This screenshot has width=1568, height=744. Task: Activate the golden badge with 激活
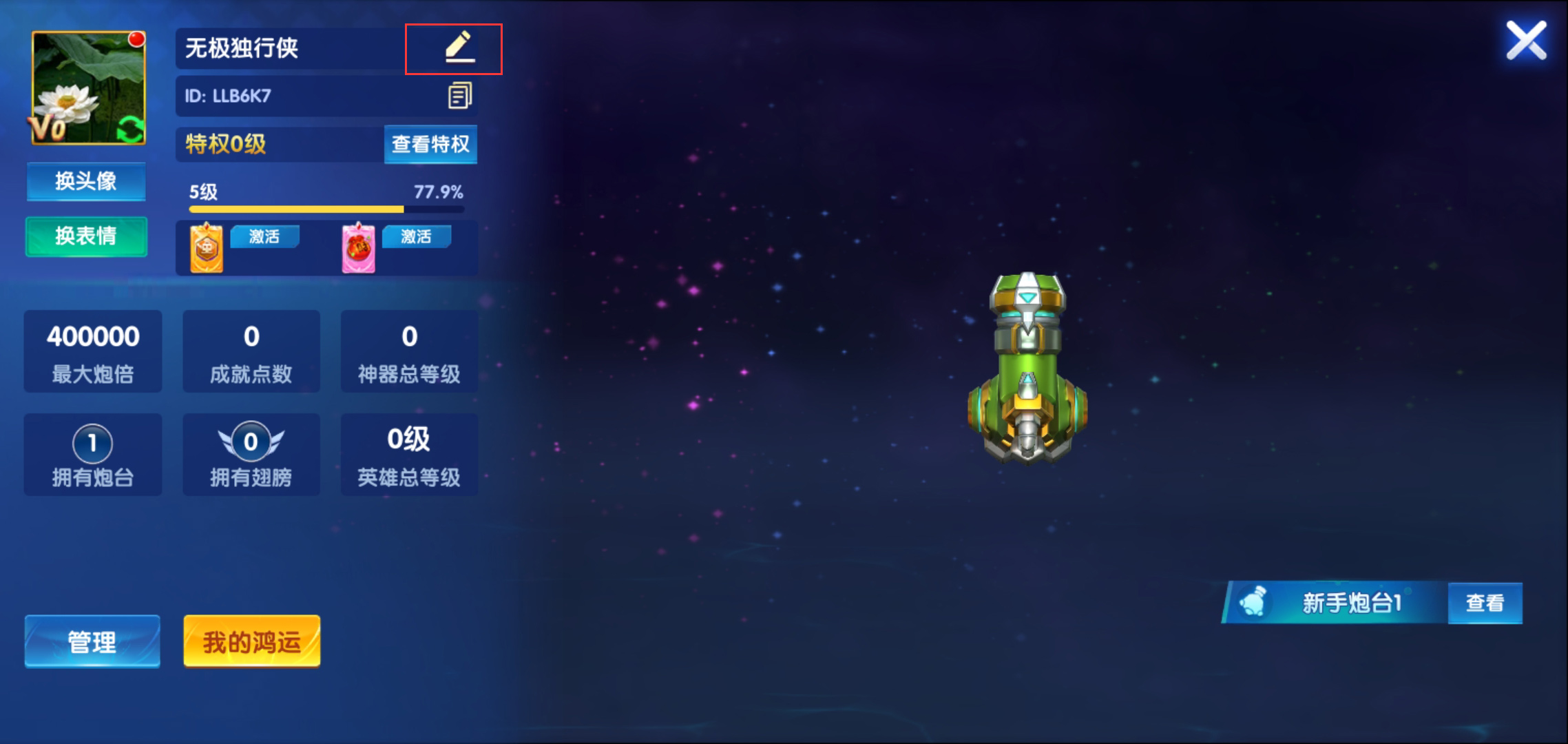[264, 236]
